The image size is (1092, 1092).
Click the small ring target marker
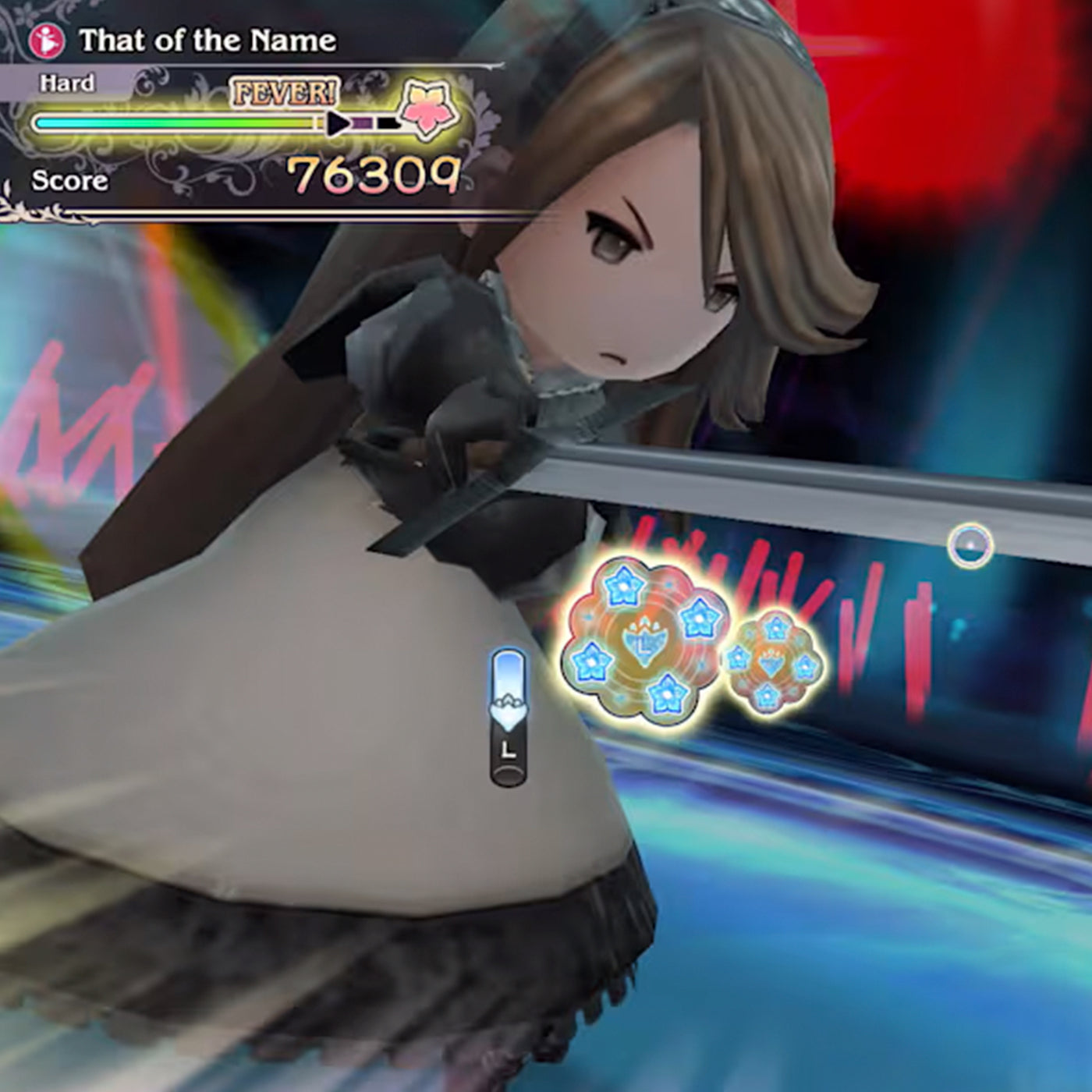970,545
